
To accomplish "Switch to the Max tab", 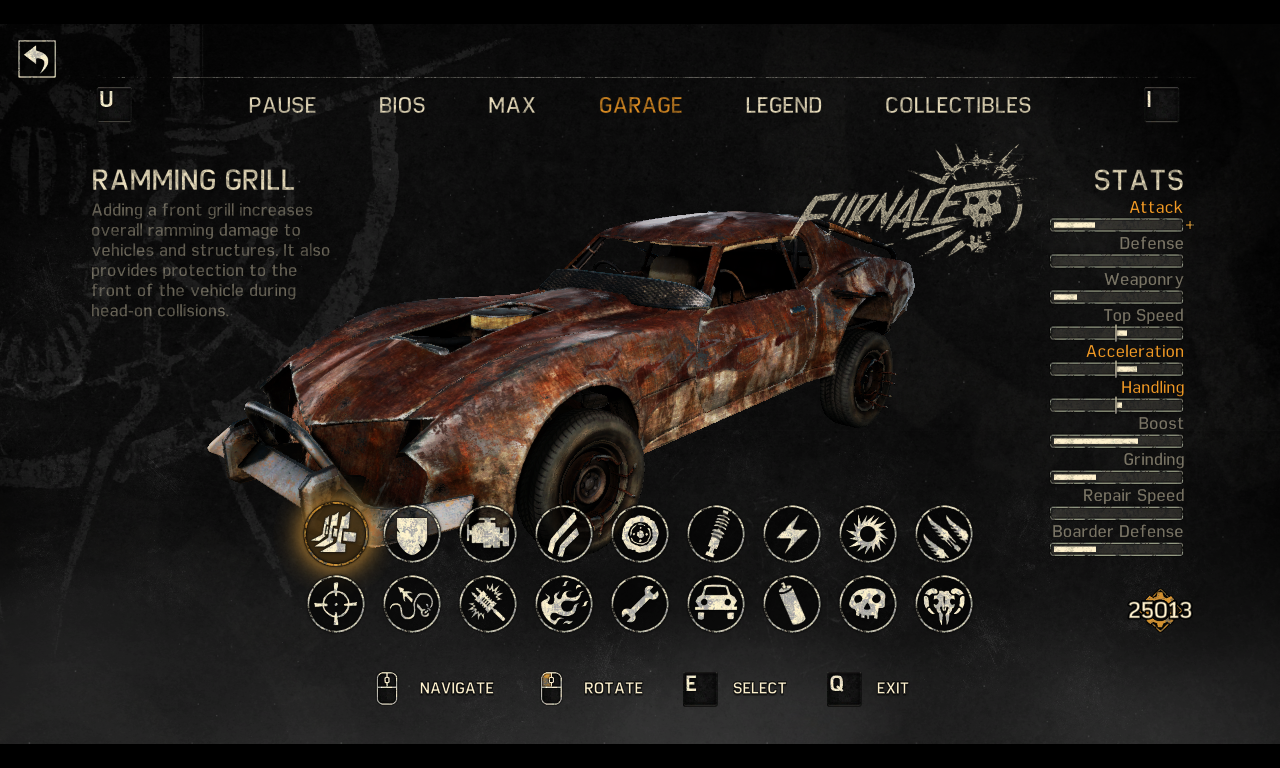I will (512, 105).
